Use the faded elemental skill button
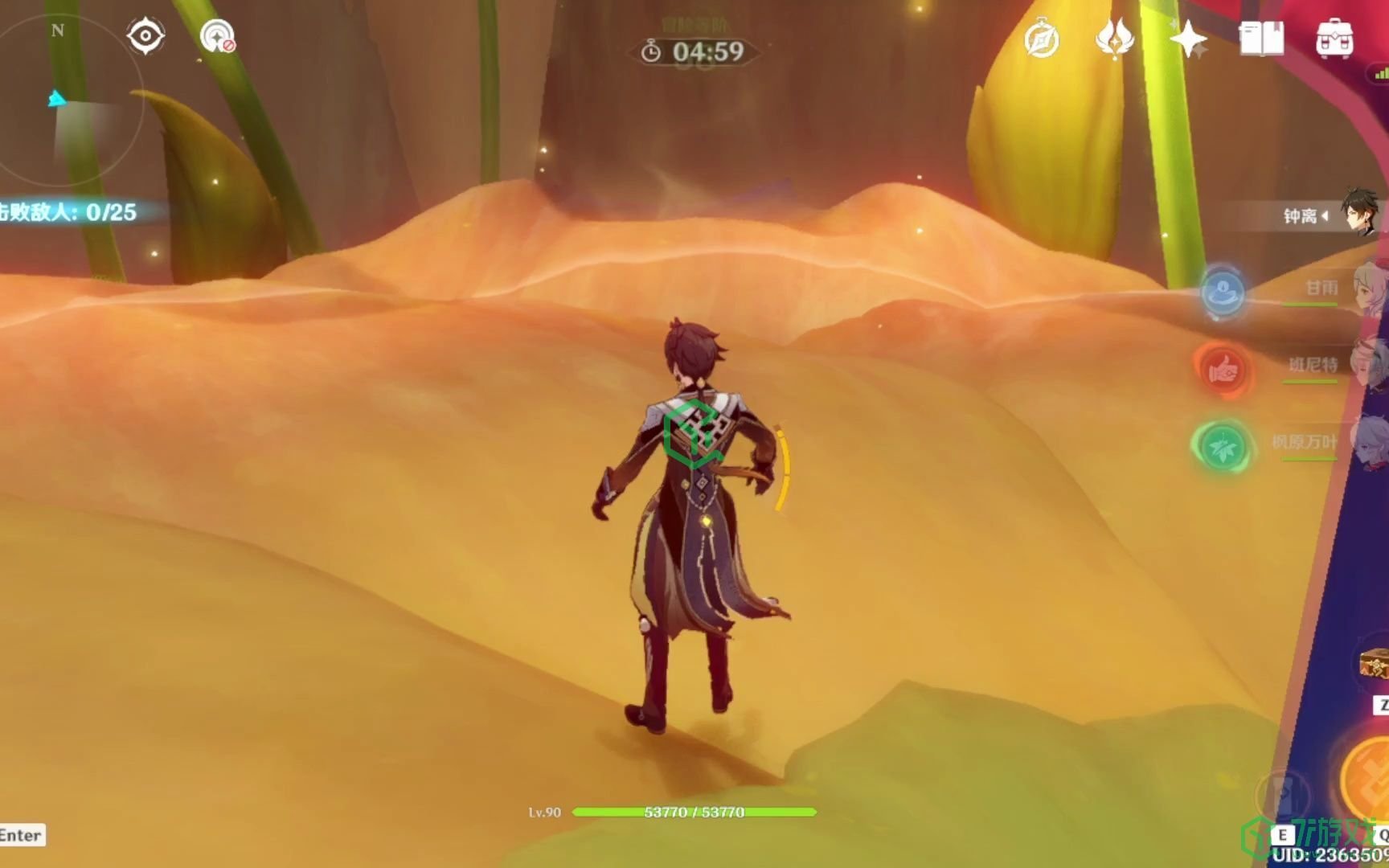This screenshot has height=868, width=1389. pyautogui.click(x=1283, y=794)
